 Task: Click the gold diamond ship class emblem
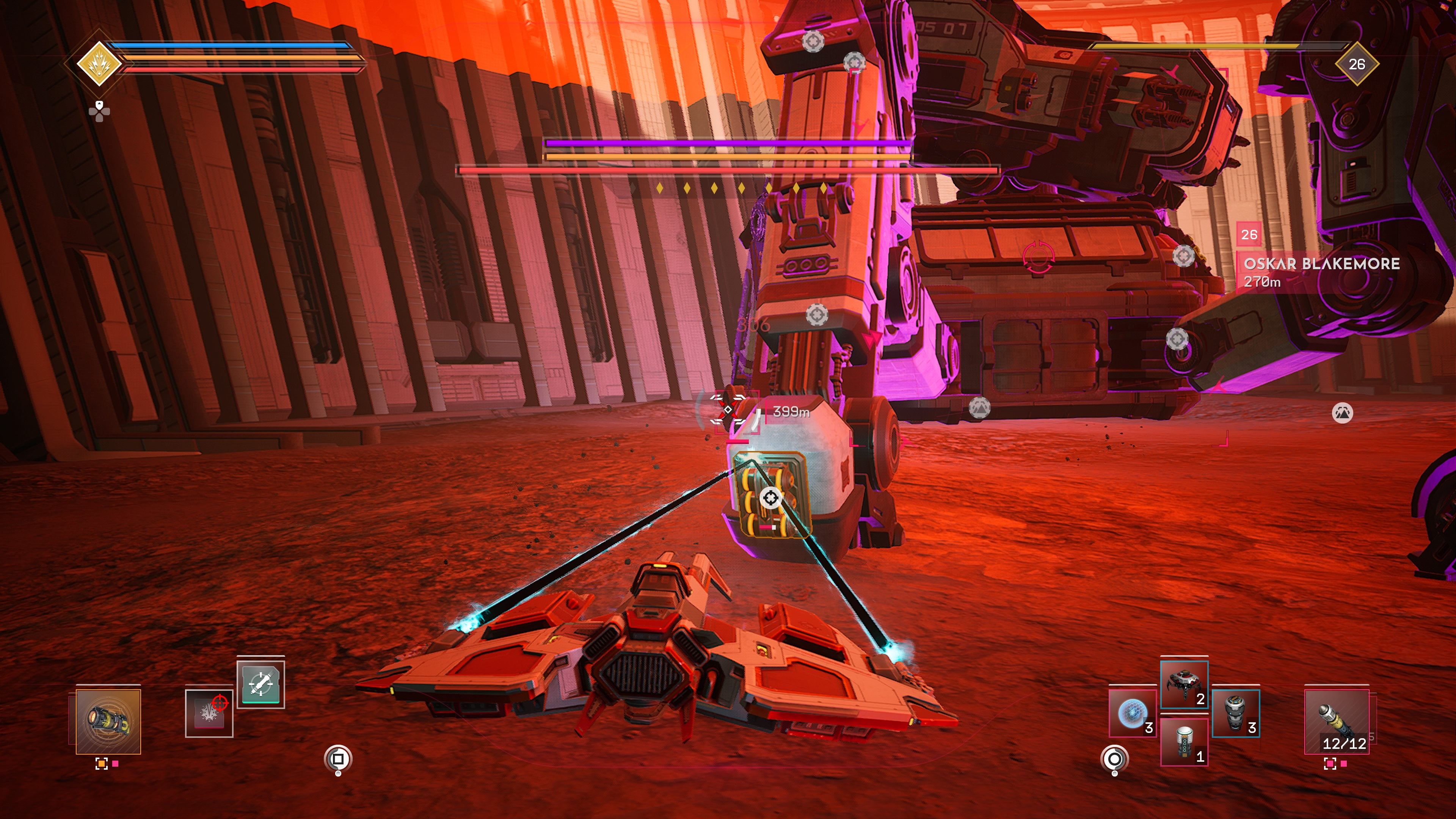click(x=99, y=64)
